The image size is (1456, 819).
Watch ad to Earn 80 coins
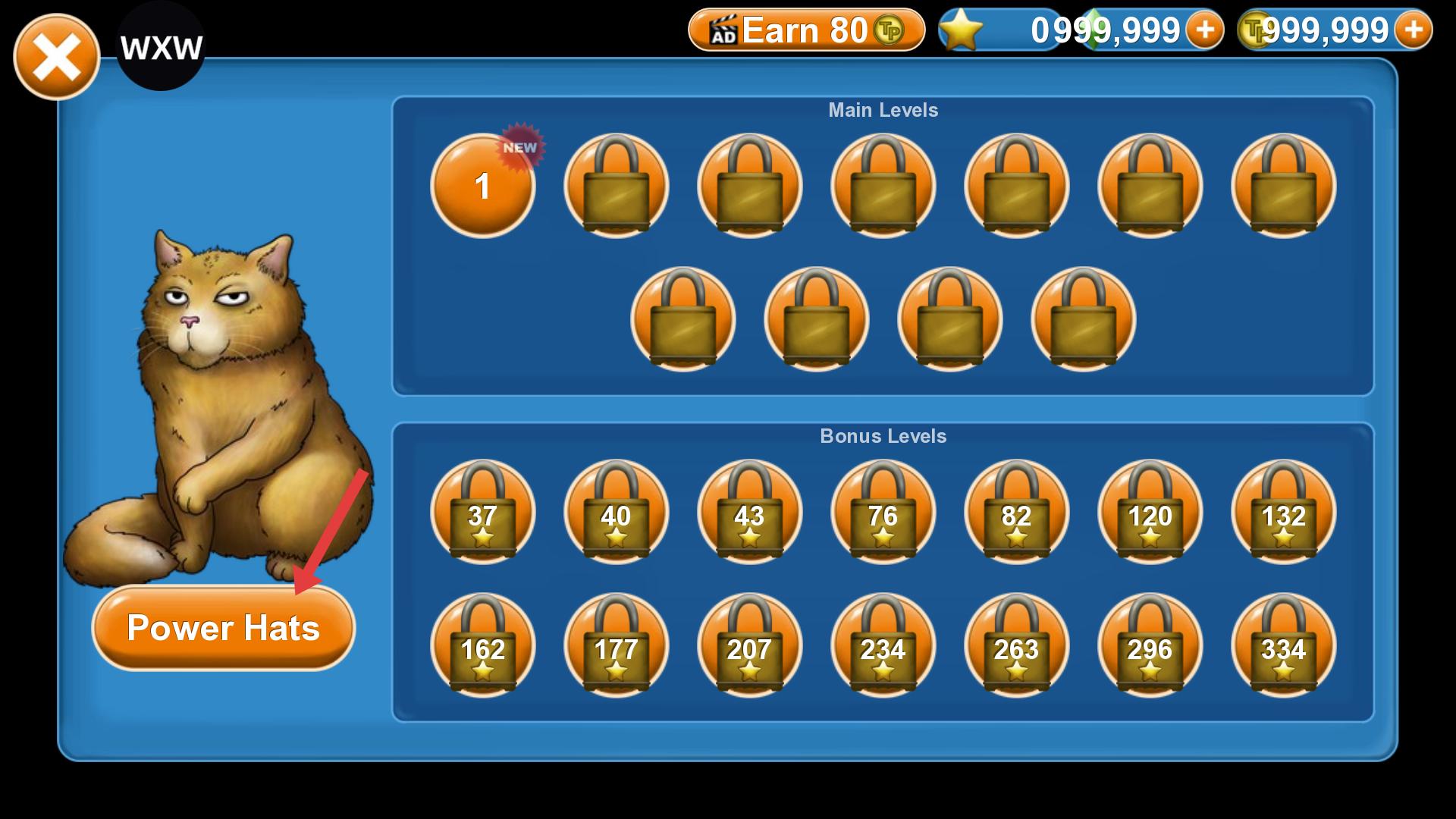point(806,30)
